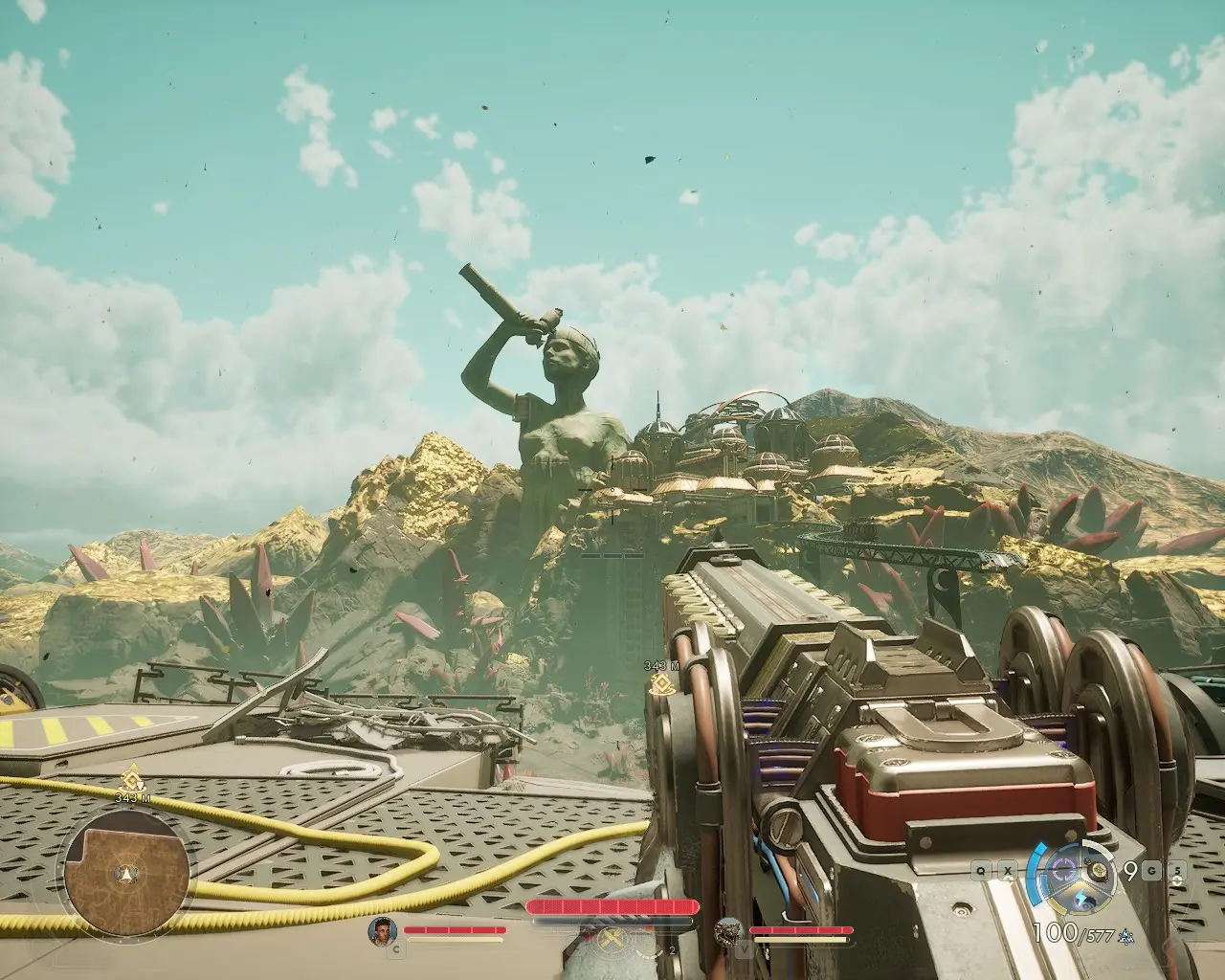Viewport: 1225px width, 980px height.
Task: Select the human companion portrait
Action: pos(383,931)
